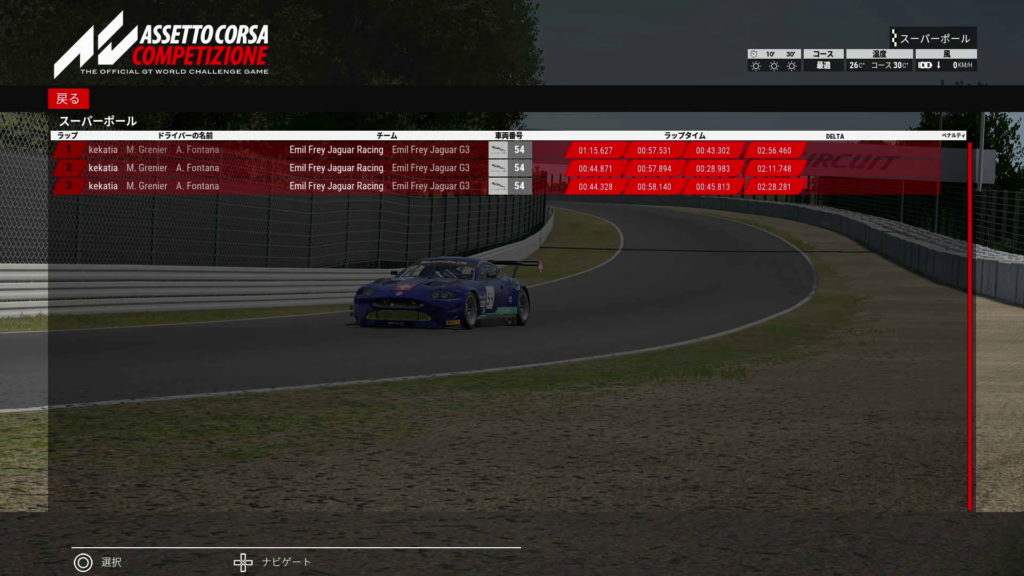Choose the lap row with time 02:11.748

pyautogui.click(x=500, y=168)
